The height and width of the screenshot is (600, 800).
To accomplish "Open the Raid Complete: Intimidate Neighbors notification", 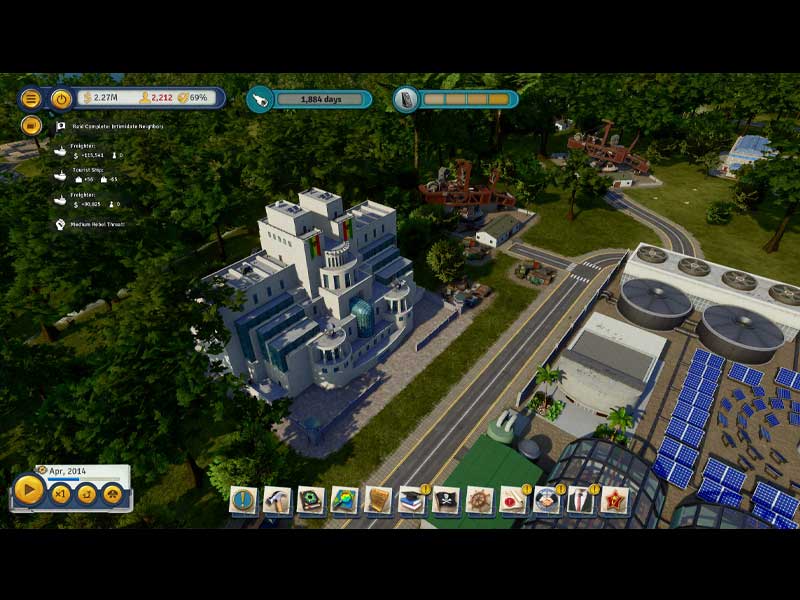I will pos(110,127).
